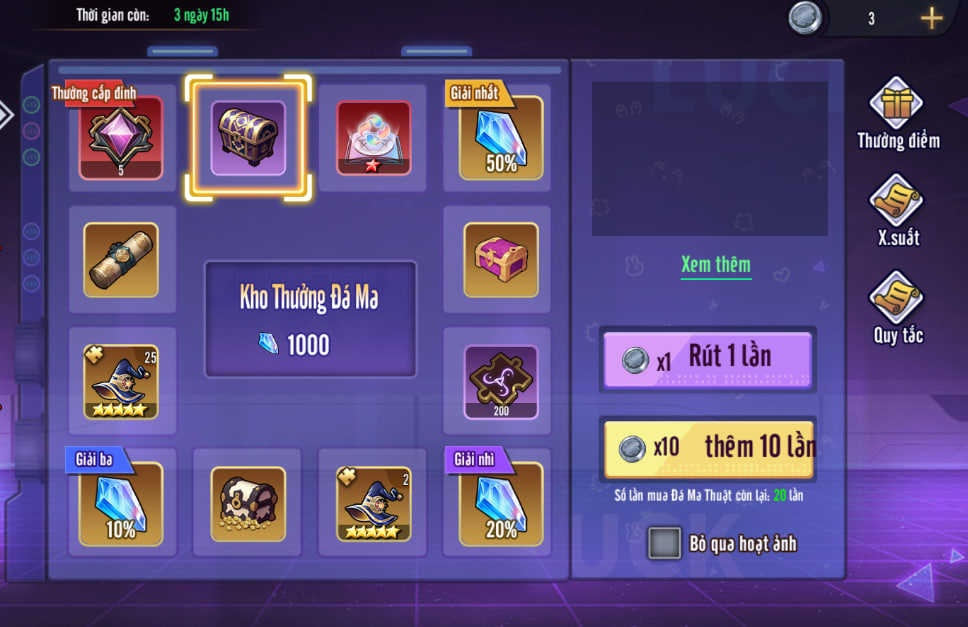The width and height of the screenshot is (968, 627).
Task: Toggle the Bỏ qua hoạt ảnh checkbox
Action: (664, 543)
